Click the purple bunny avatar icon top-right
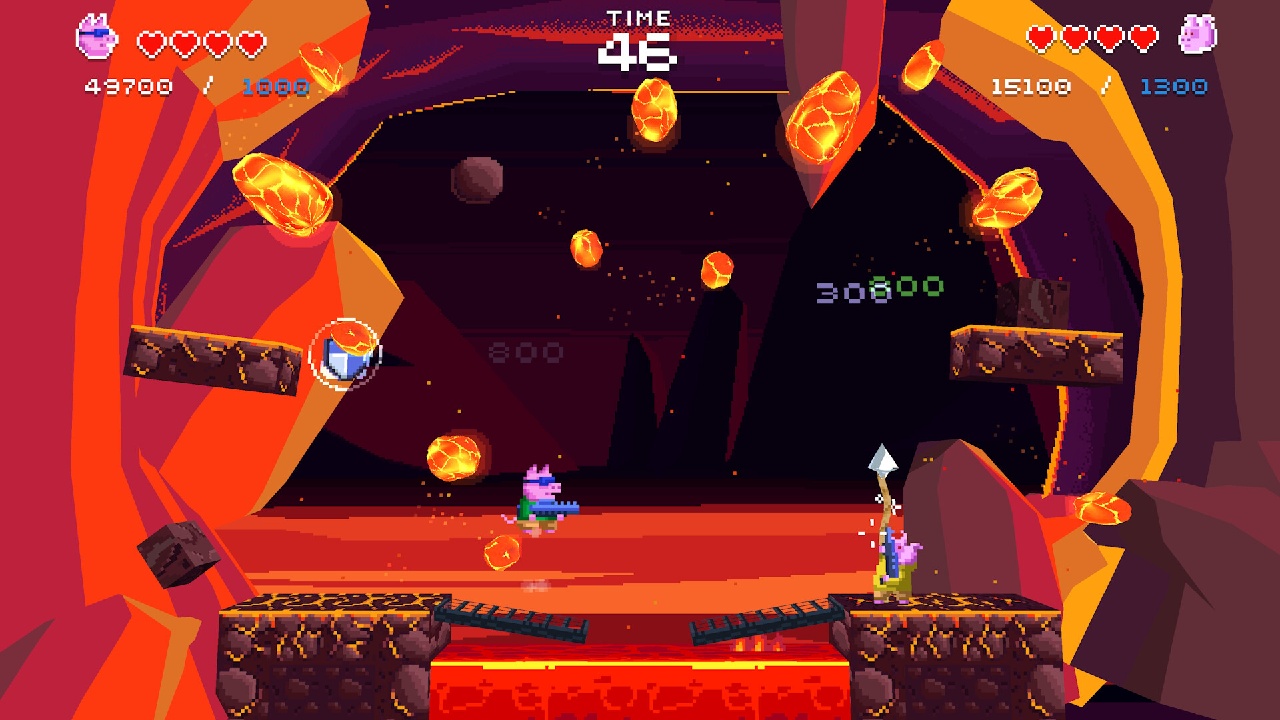 coord(1196,36)
